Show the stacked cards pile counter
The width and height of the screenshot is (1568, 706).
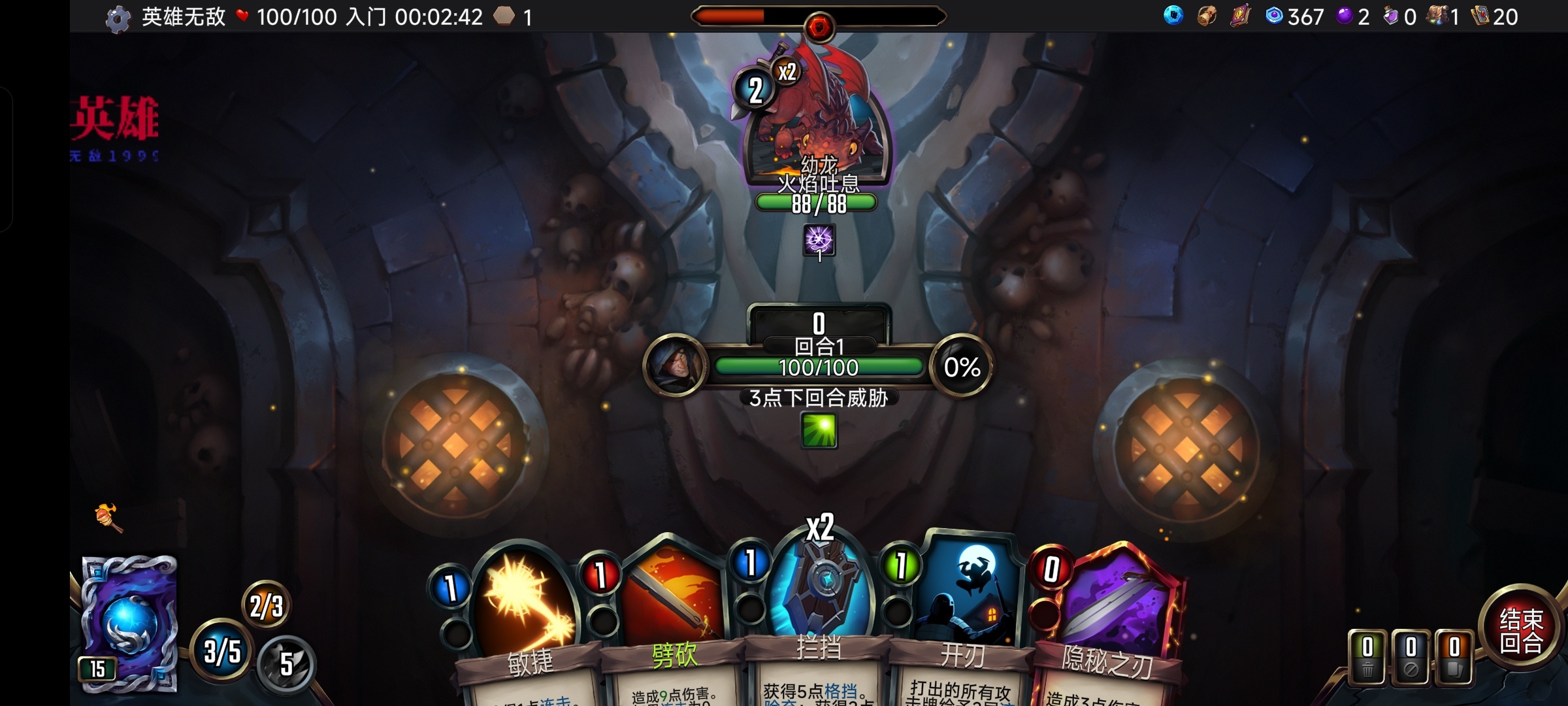coord(1454,657)
